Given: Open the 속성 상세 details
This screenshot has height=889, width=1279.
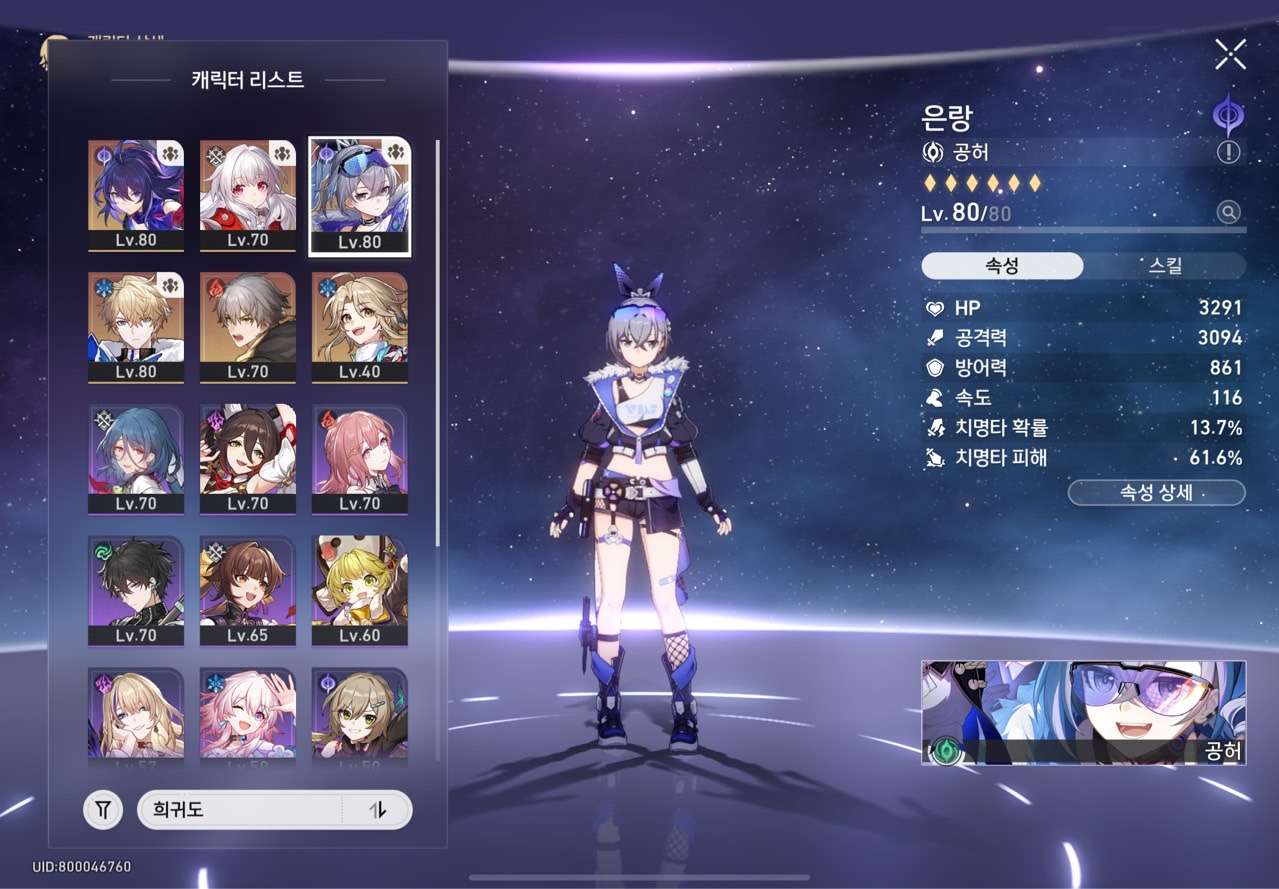Looking at the screenshot, I should click(1156, 493).
